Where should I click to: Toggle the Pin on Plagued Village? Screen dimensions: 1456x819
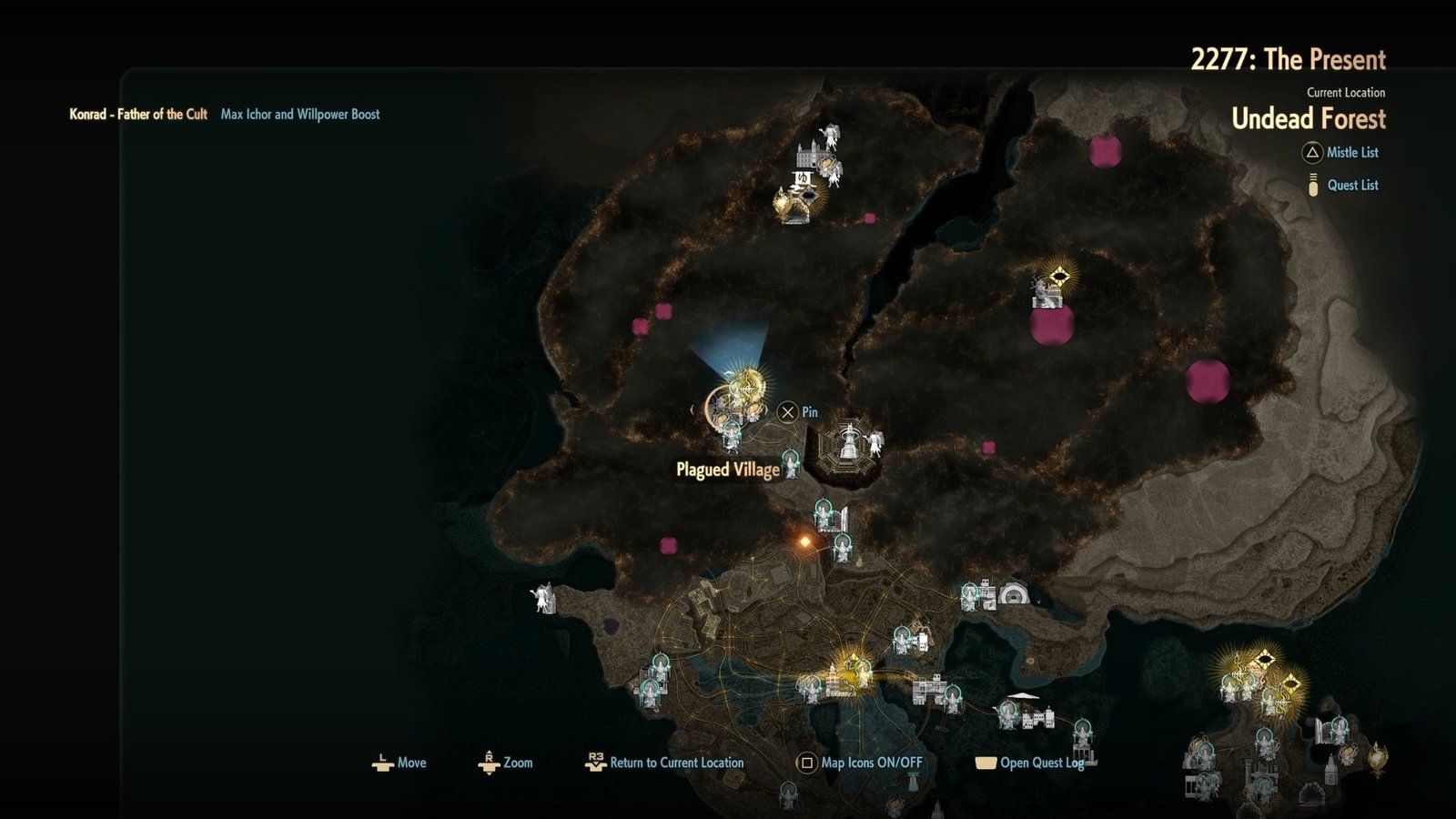coord(786,411)
